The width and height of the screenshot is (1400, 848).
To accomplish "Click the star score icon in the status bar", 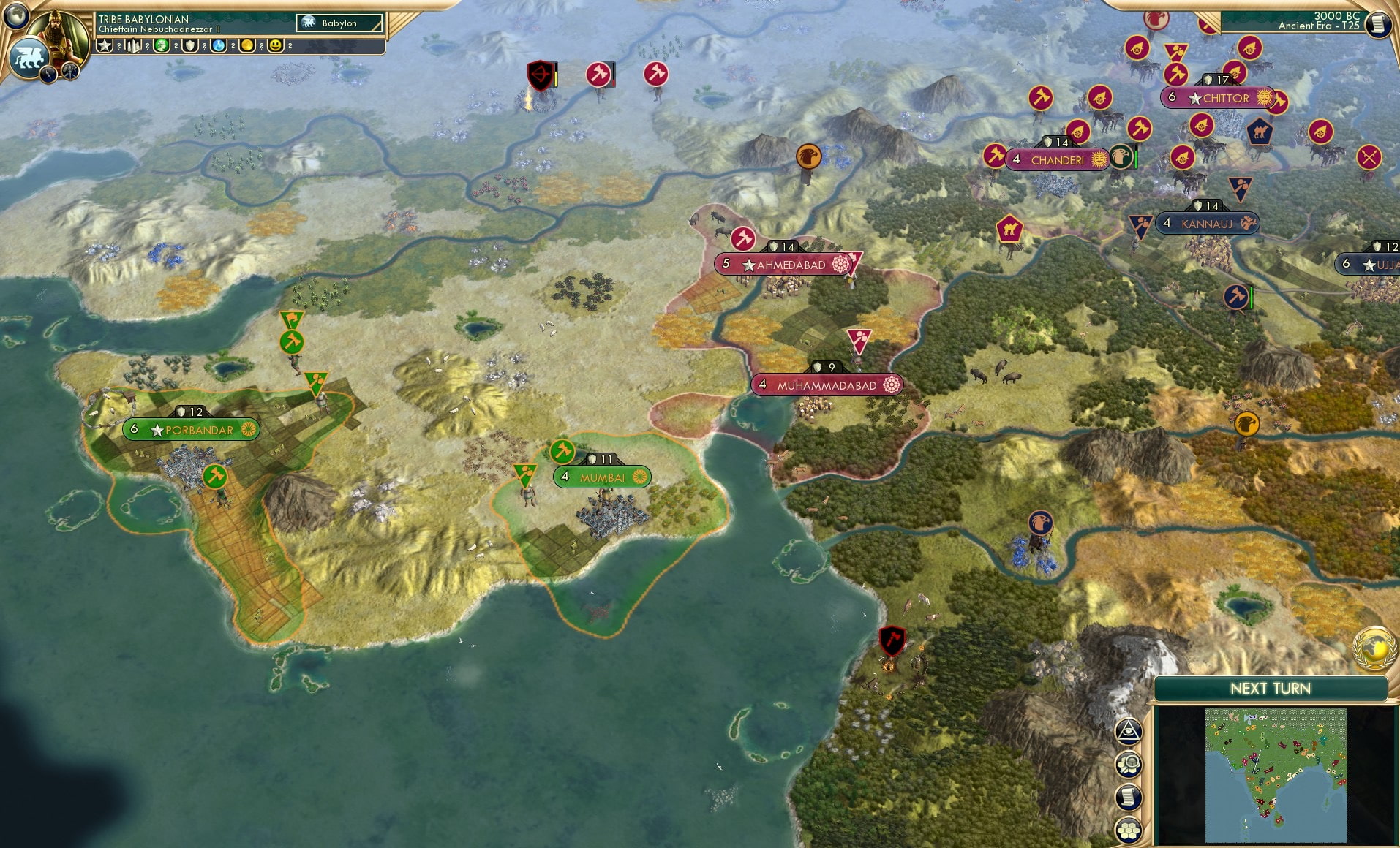I will (105, 46).
